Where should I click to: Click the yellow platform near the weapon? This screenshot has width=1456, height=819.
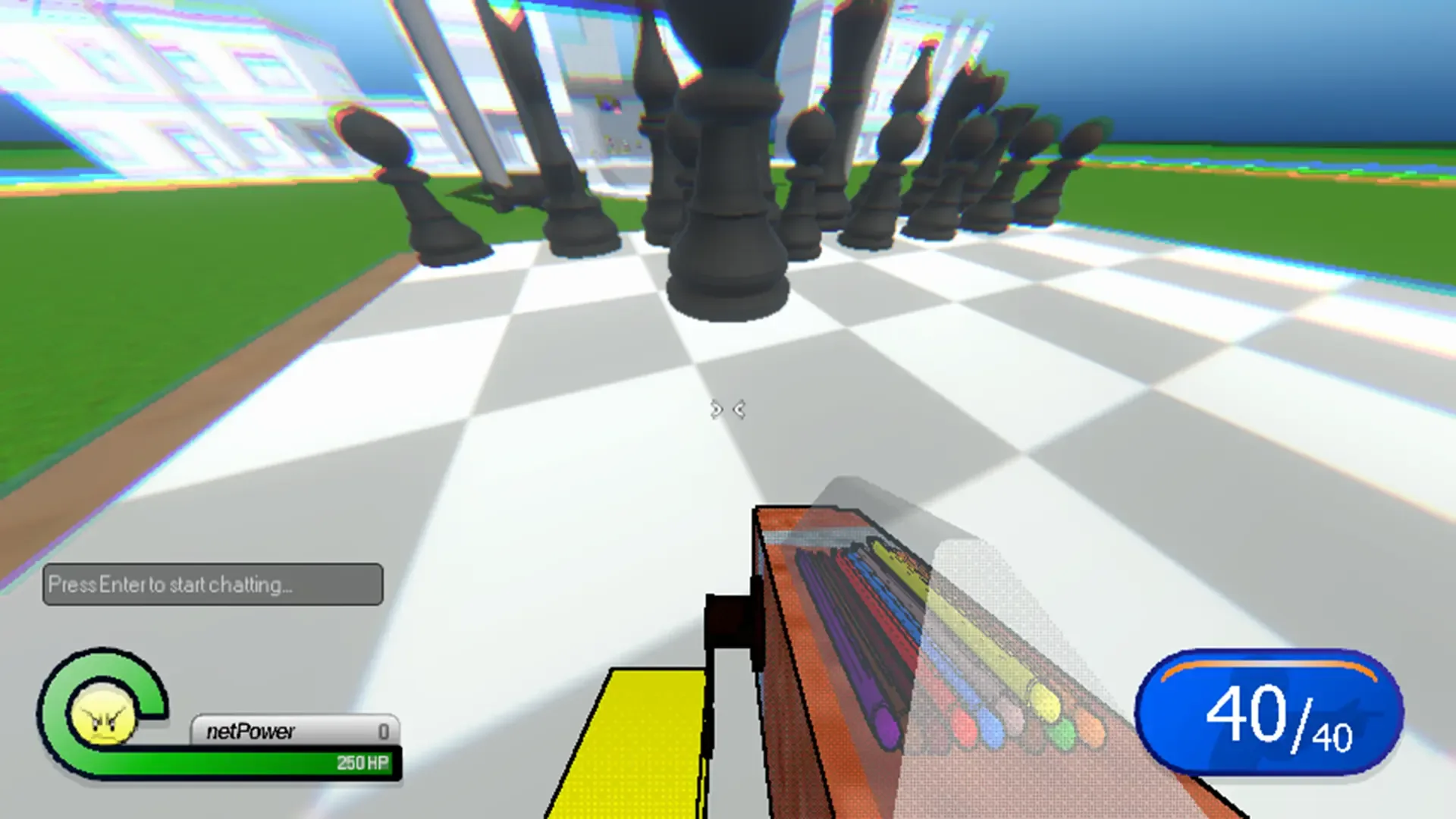coord(652,743)
